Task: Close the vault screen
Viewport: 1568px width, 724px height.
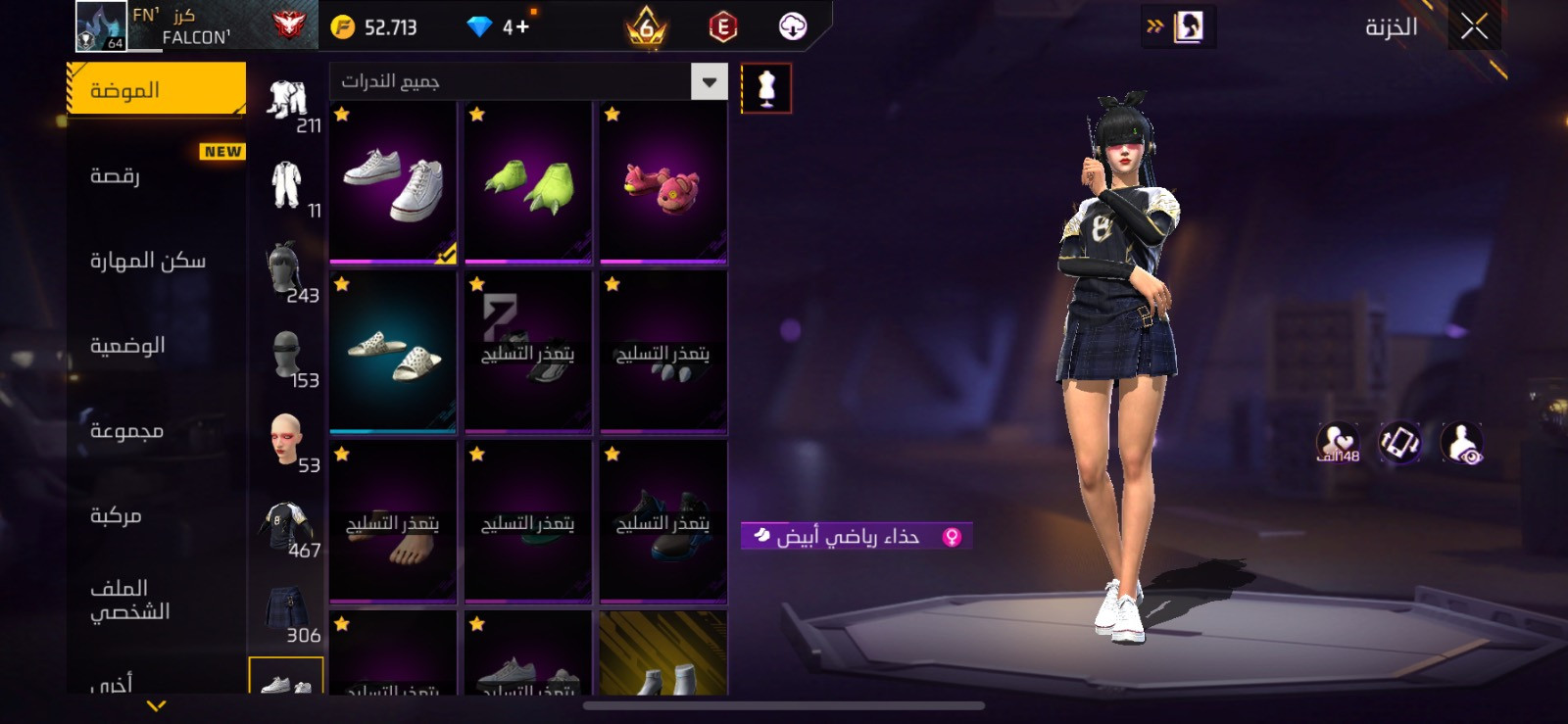Action: click(1474, 26)
